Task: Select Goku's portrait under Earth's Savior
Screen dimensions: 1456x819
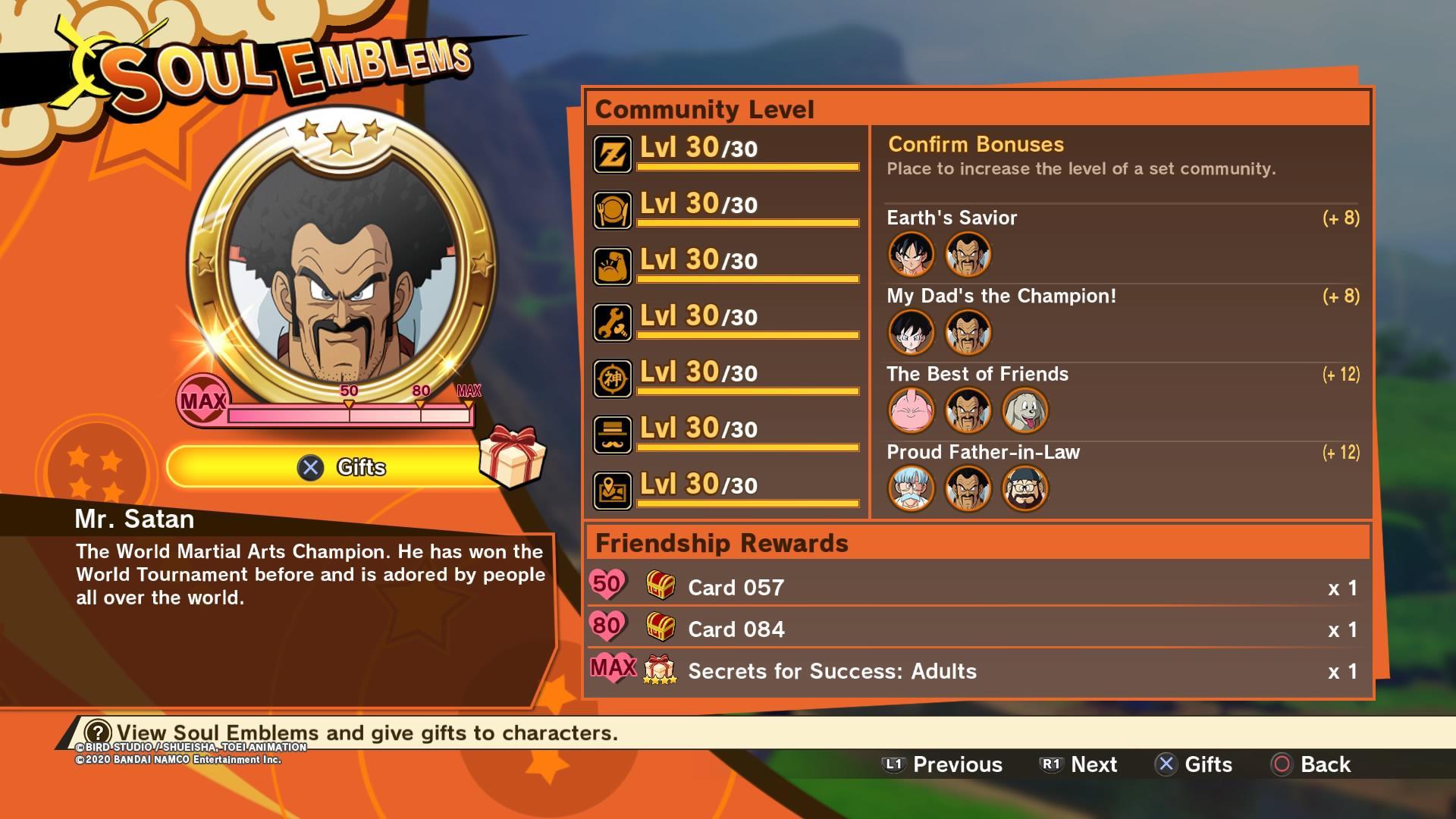Action: (x=911, y=255)
